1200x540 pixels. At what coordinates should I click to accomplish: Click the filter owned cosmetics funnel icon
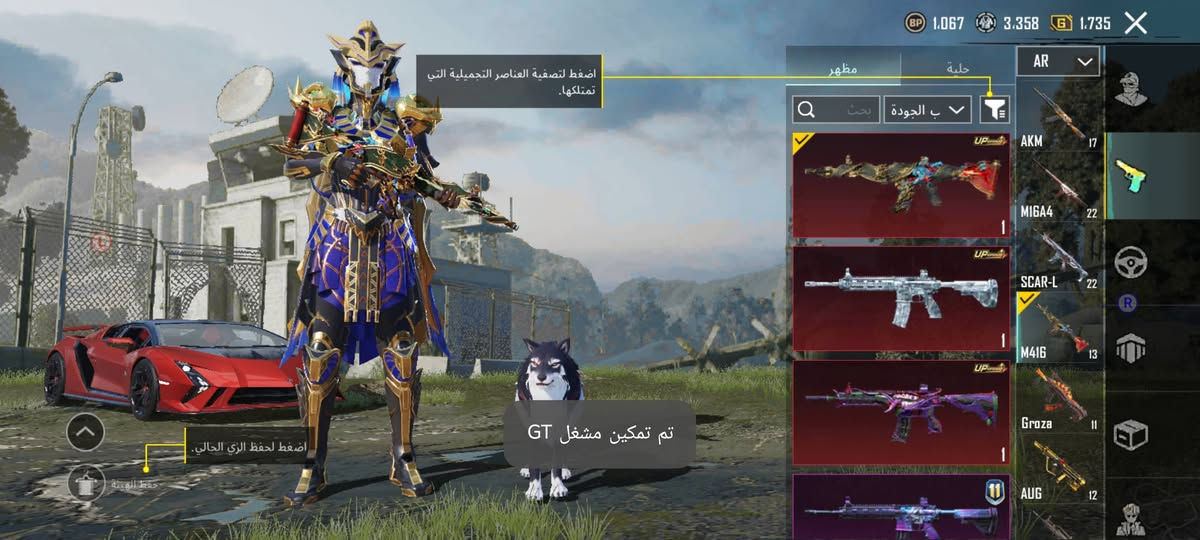tap(996, 109)
